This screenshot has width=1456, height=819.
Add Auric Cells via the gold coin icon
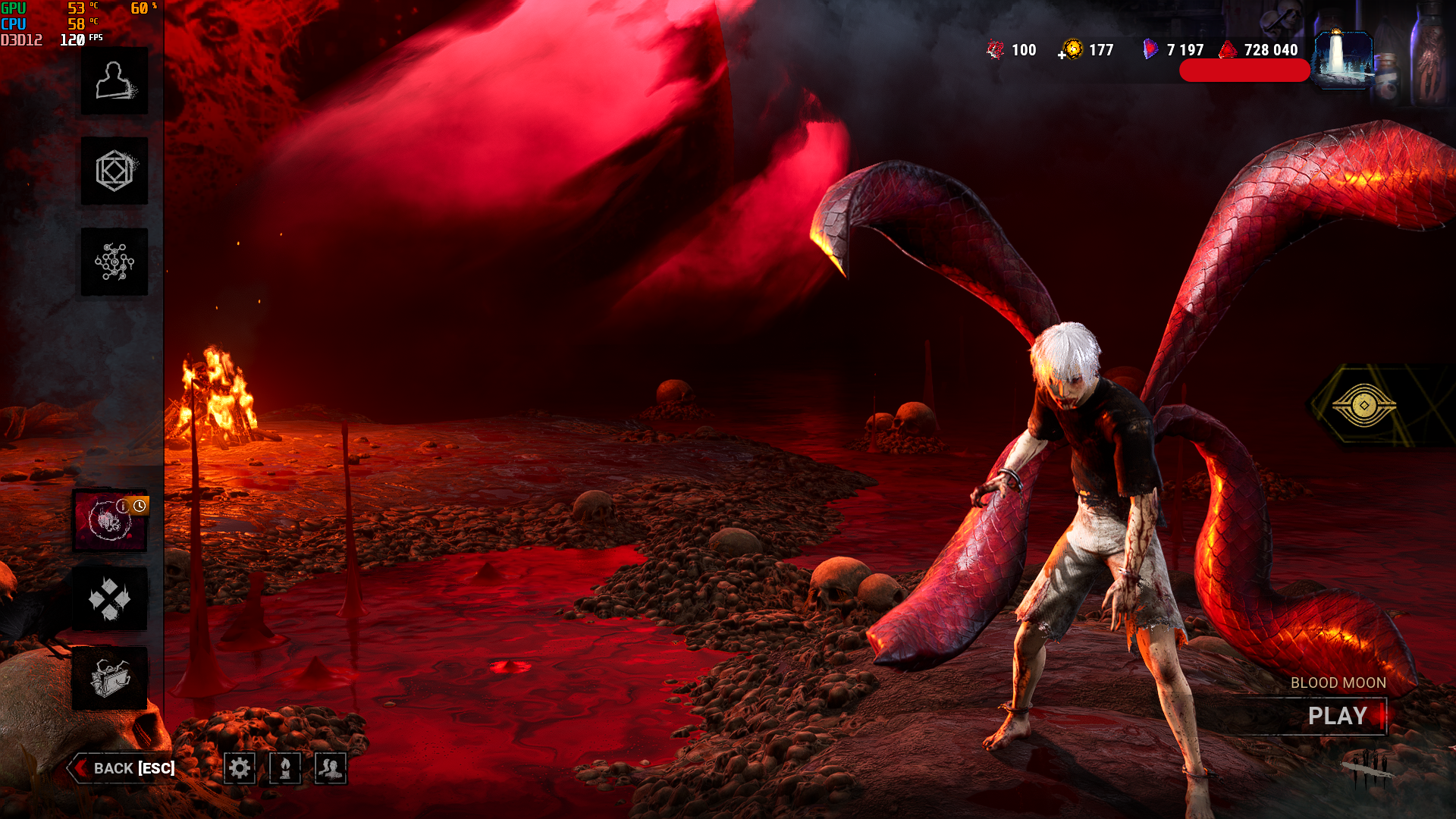point(1071,50)
